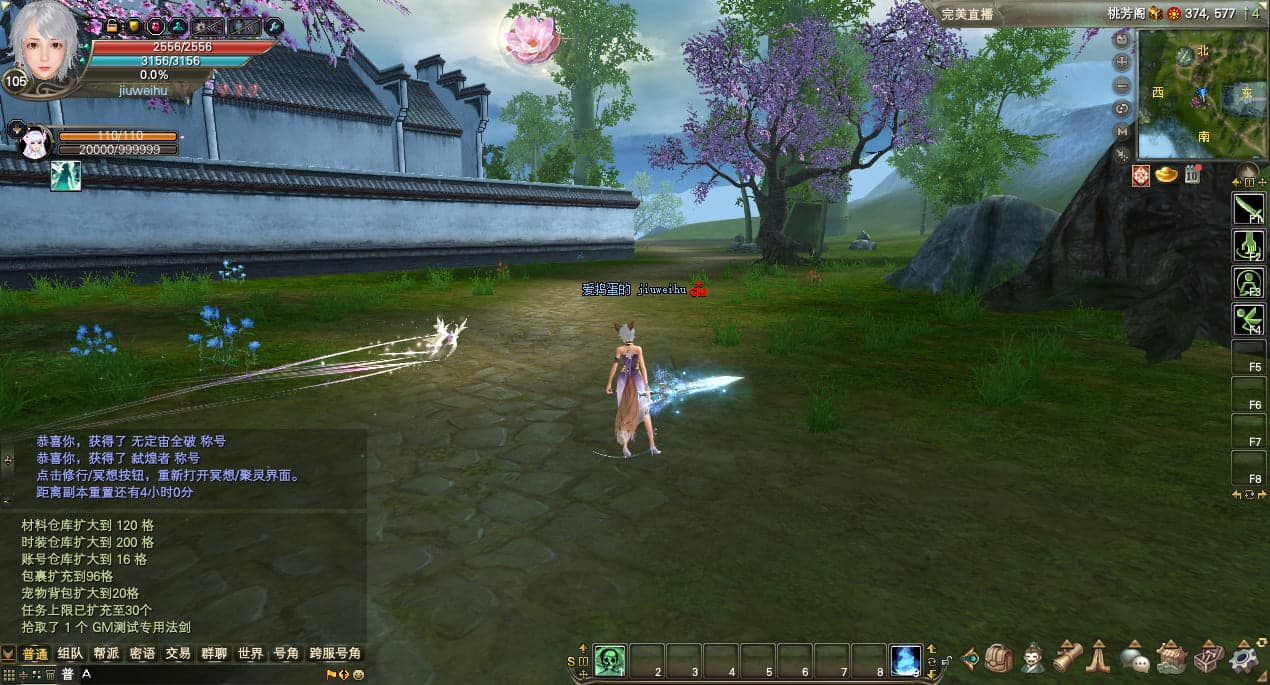Open the shop stall icon
The width and height of the screenshot is (1270, 685).
(1171, 657)
